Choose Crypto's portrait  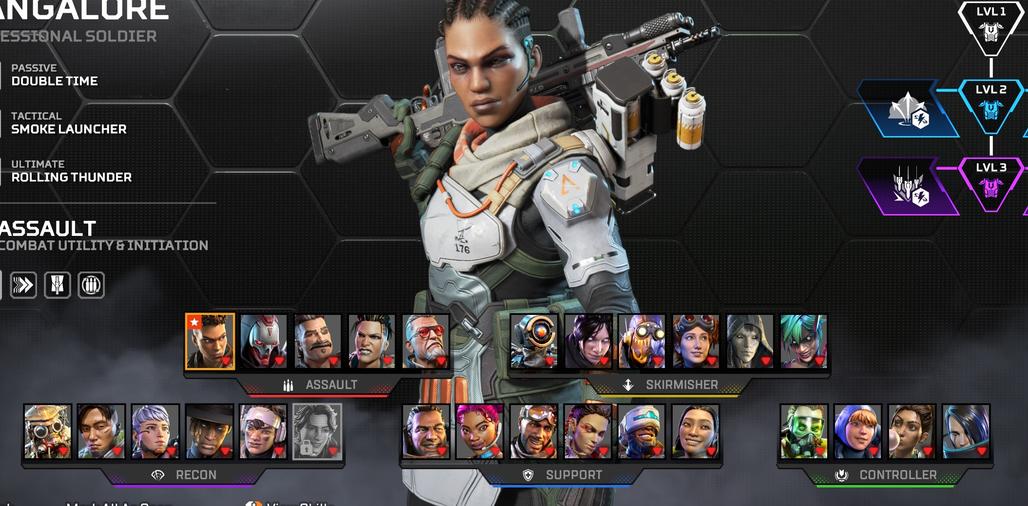(102, 431)
